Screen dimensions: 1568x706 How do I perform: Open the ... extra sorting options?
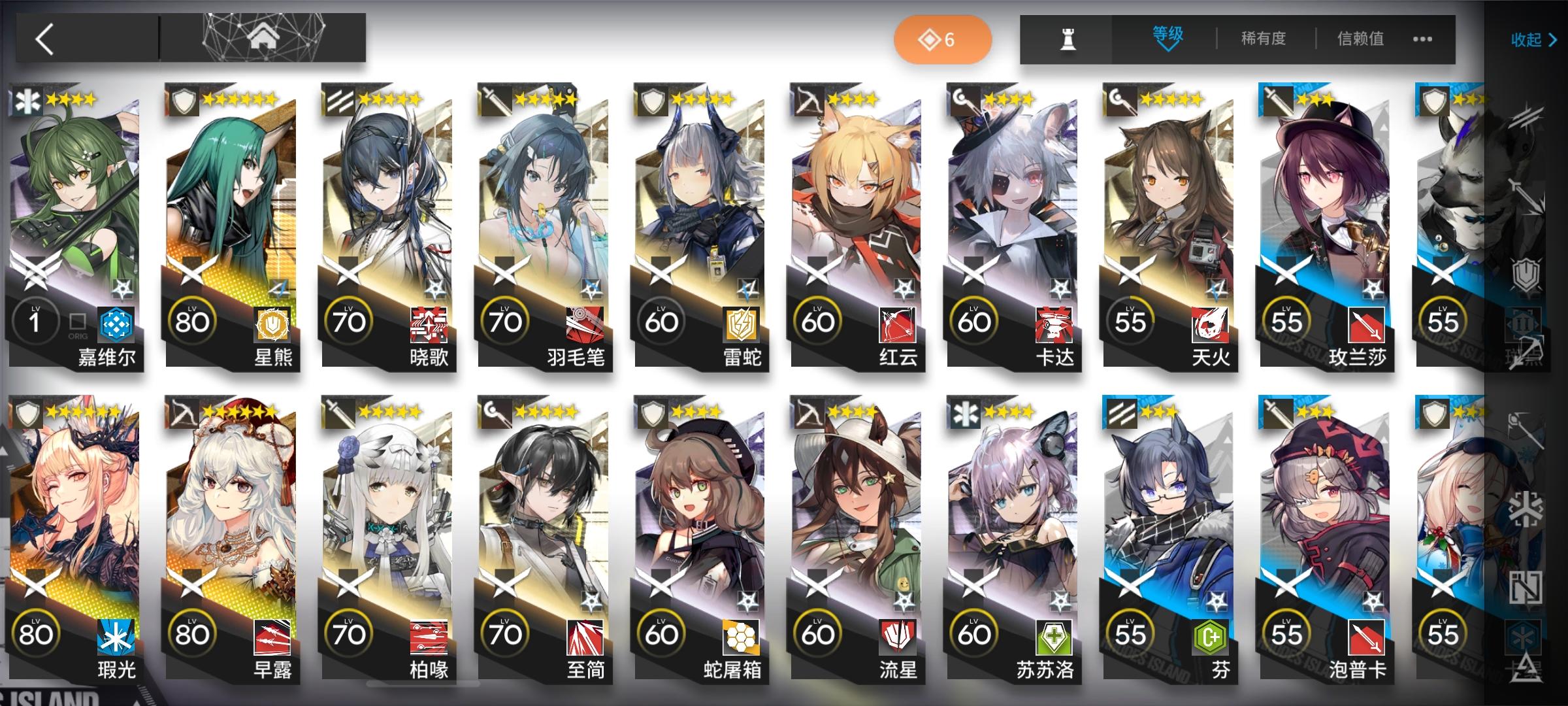click(x=1423, y=39)
